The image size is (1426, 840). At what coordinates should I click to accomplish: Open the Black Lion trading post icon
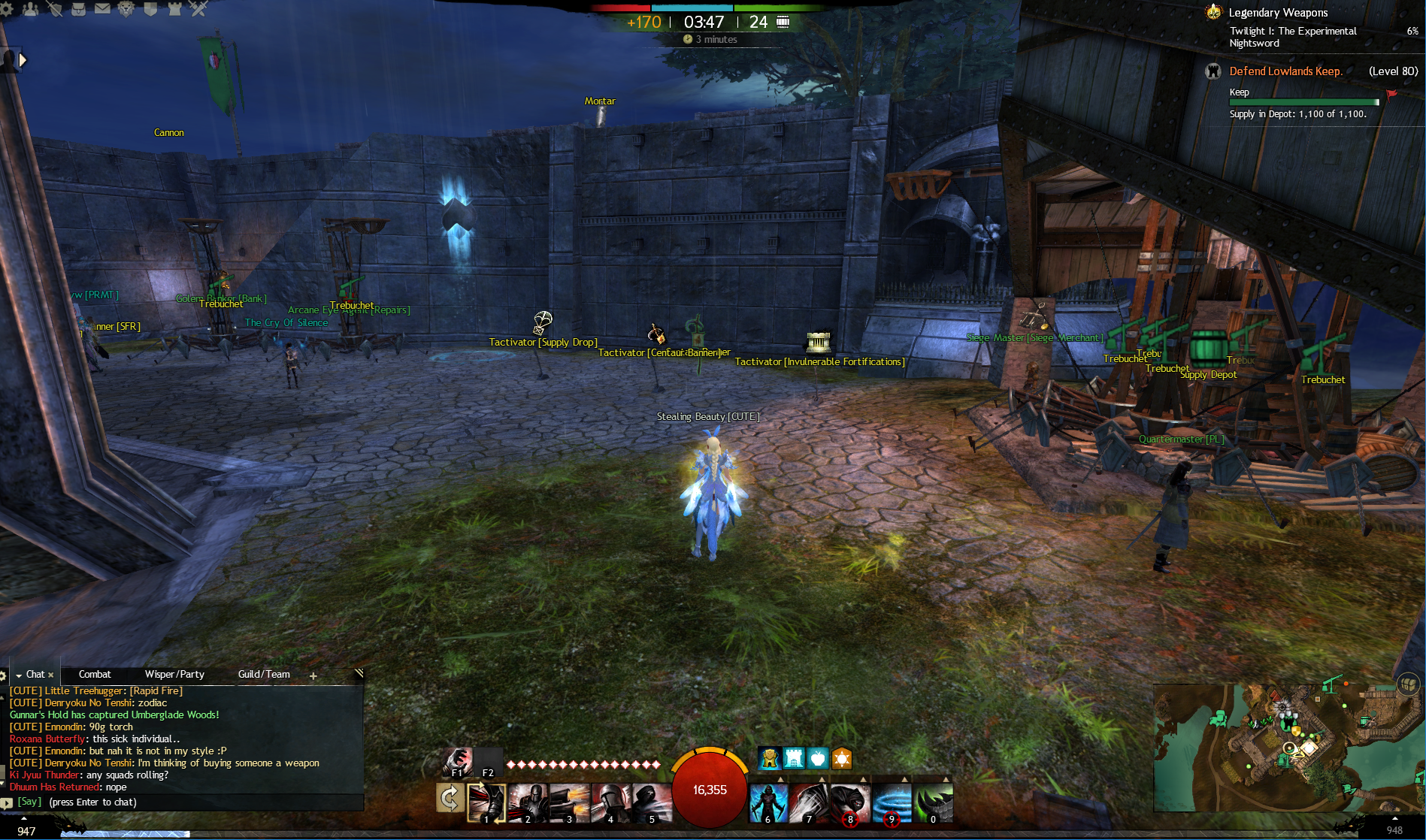(126, 9)
